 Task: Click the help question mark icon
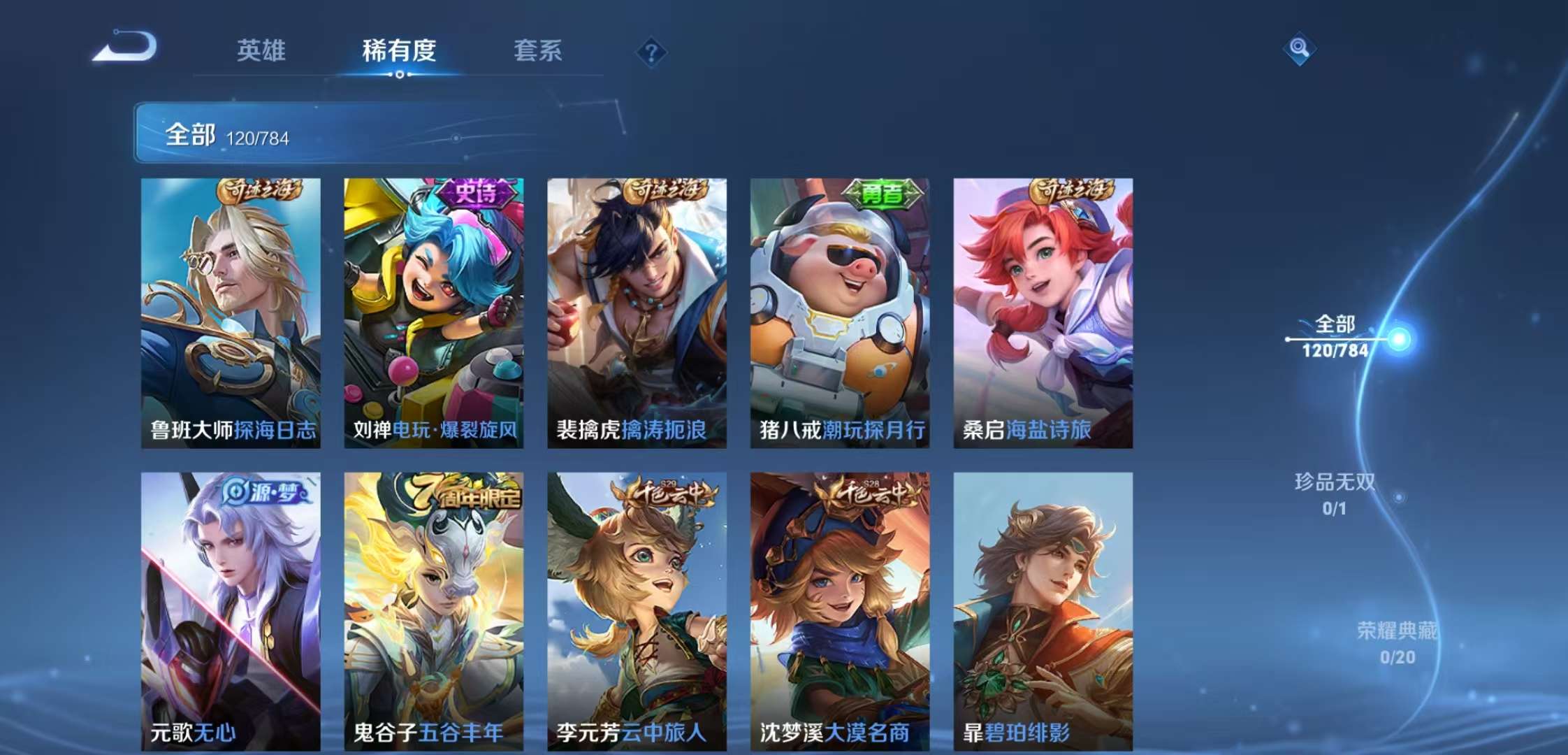coord(650,50)
